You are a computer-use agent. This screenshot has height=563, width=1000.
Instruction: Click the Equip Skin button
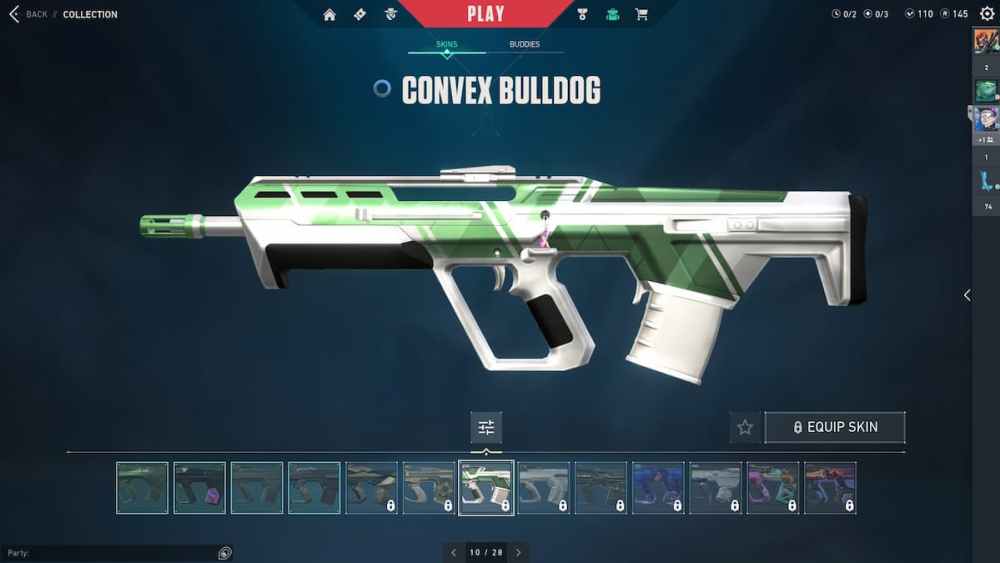(x=835, y=427)
